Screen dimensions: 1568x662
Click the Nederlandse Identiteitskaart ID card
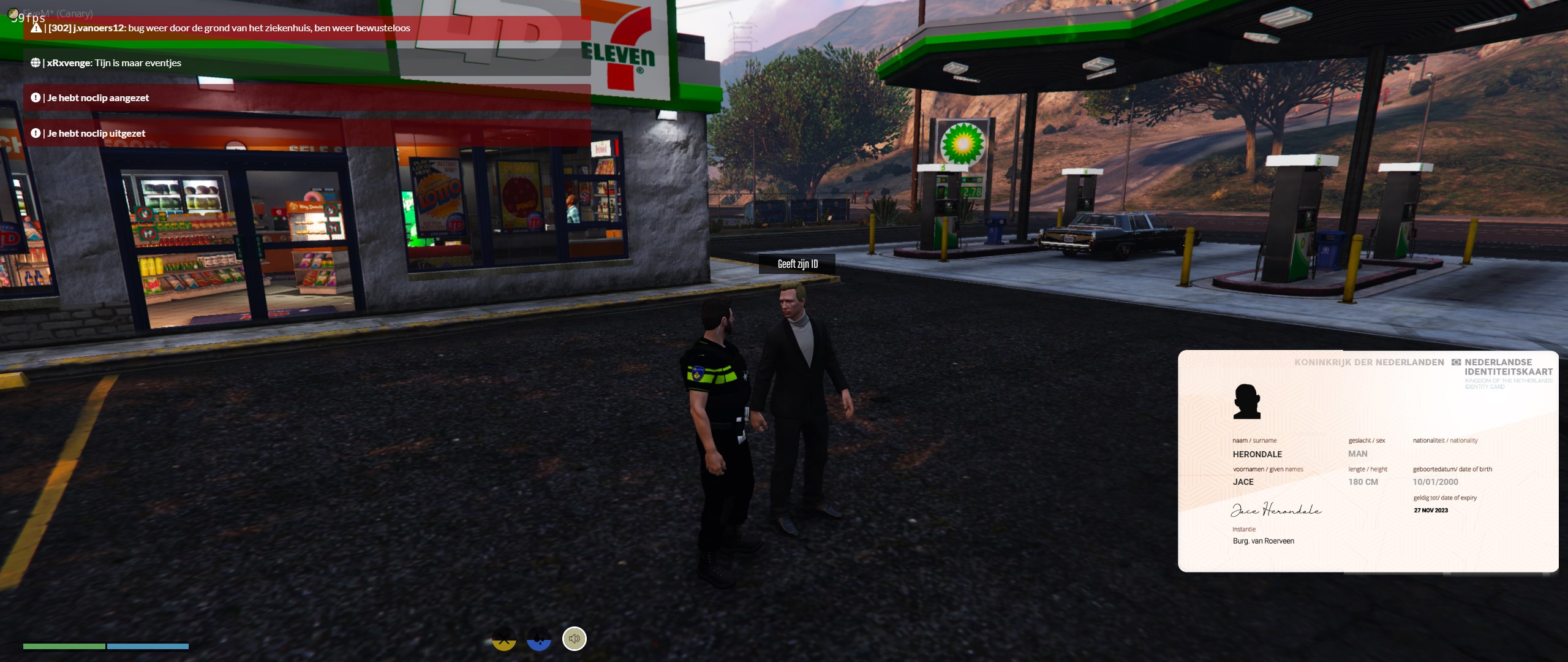(x=1367, y=461)
